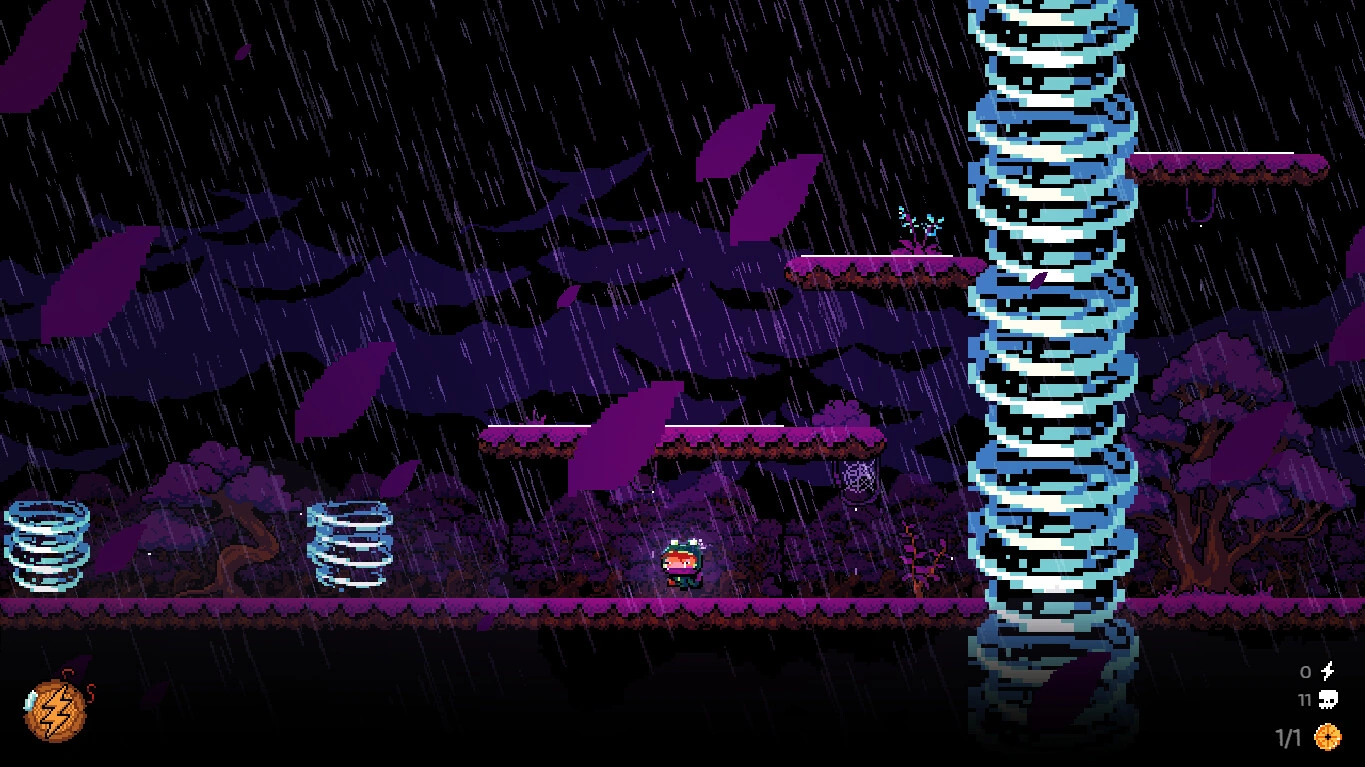
Task: Click the death counter number 11
Action: 1303,700
